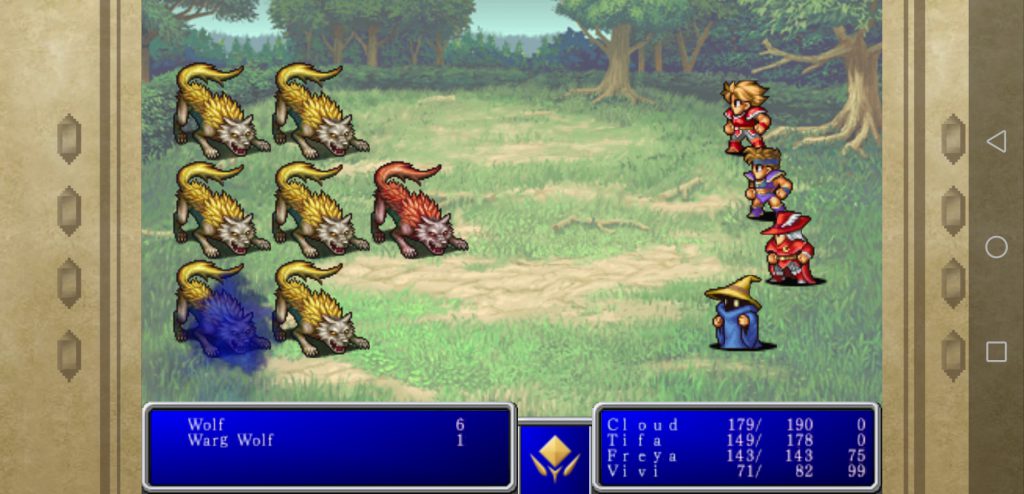Image resolution: width=1024 pixels, height=494 pixels.
Task: Tap the gold crystal emblem button
Action: 554,457
